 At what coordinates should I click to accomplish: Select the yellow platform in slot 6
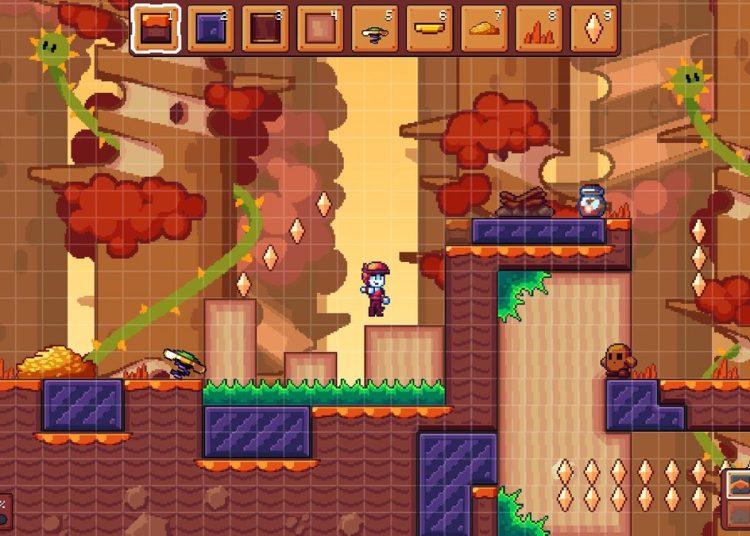(x=430, y=29)
